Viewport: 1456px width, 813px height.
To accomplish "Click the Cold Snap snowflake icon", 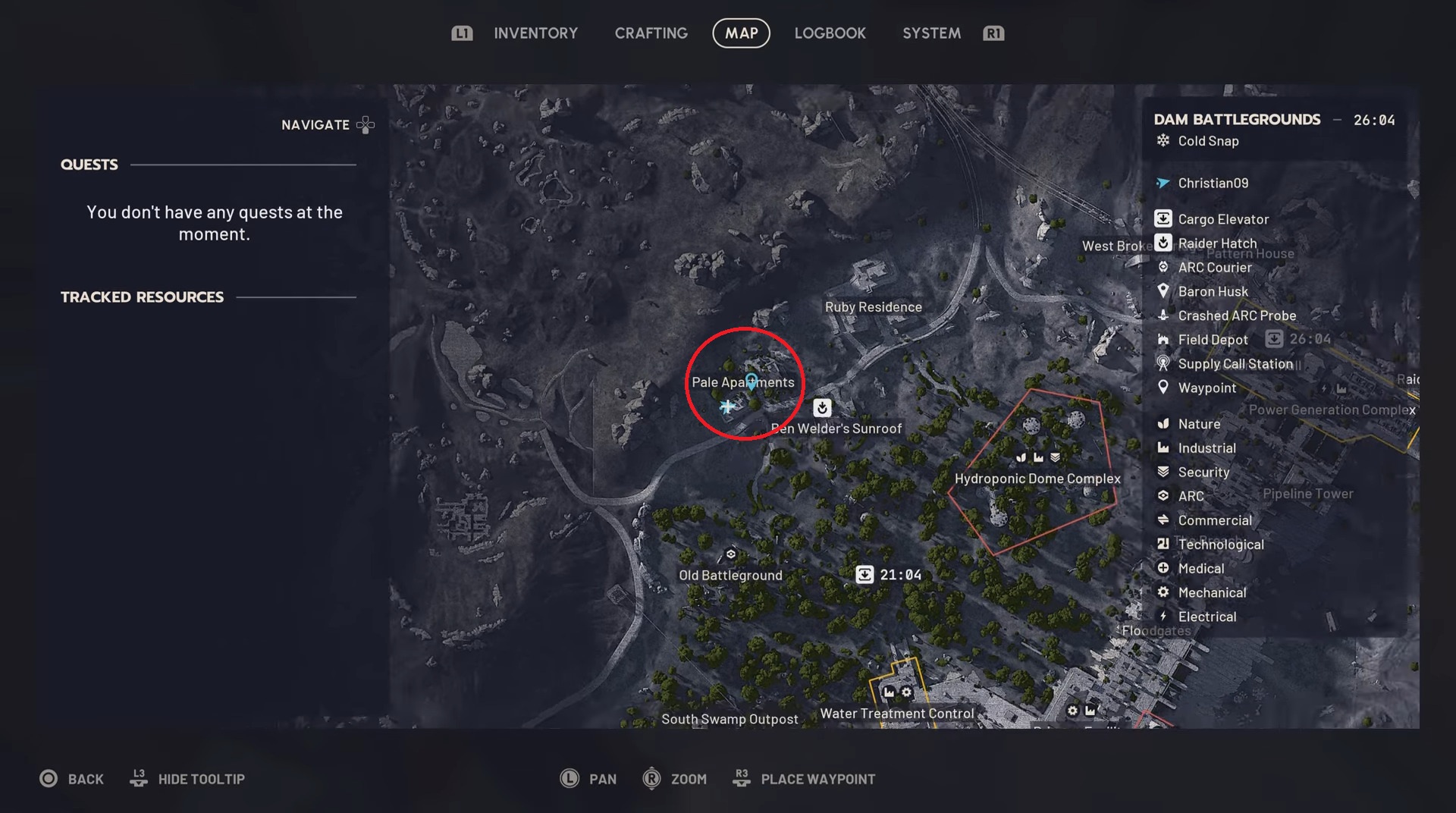I will click(x=1163, y=140).
